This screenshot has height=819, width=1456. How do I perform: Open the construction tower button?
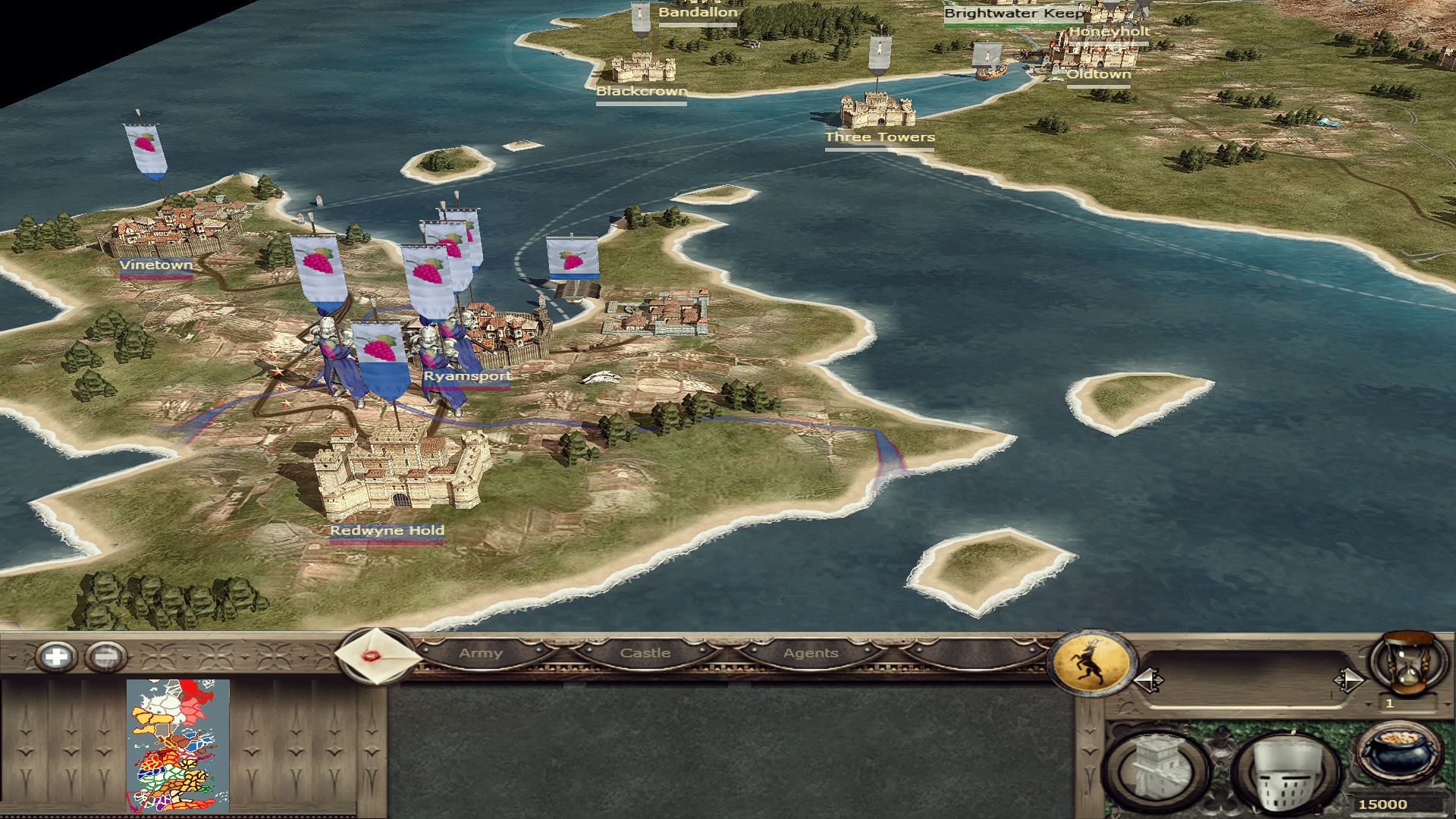pyautogui.click(x=1157, y=770)
